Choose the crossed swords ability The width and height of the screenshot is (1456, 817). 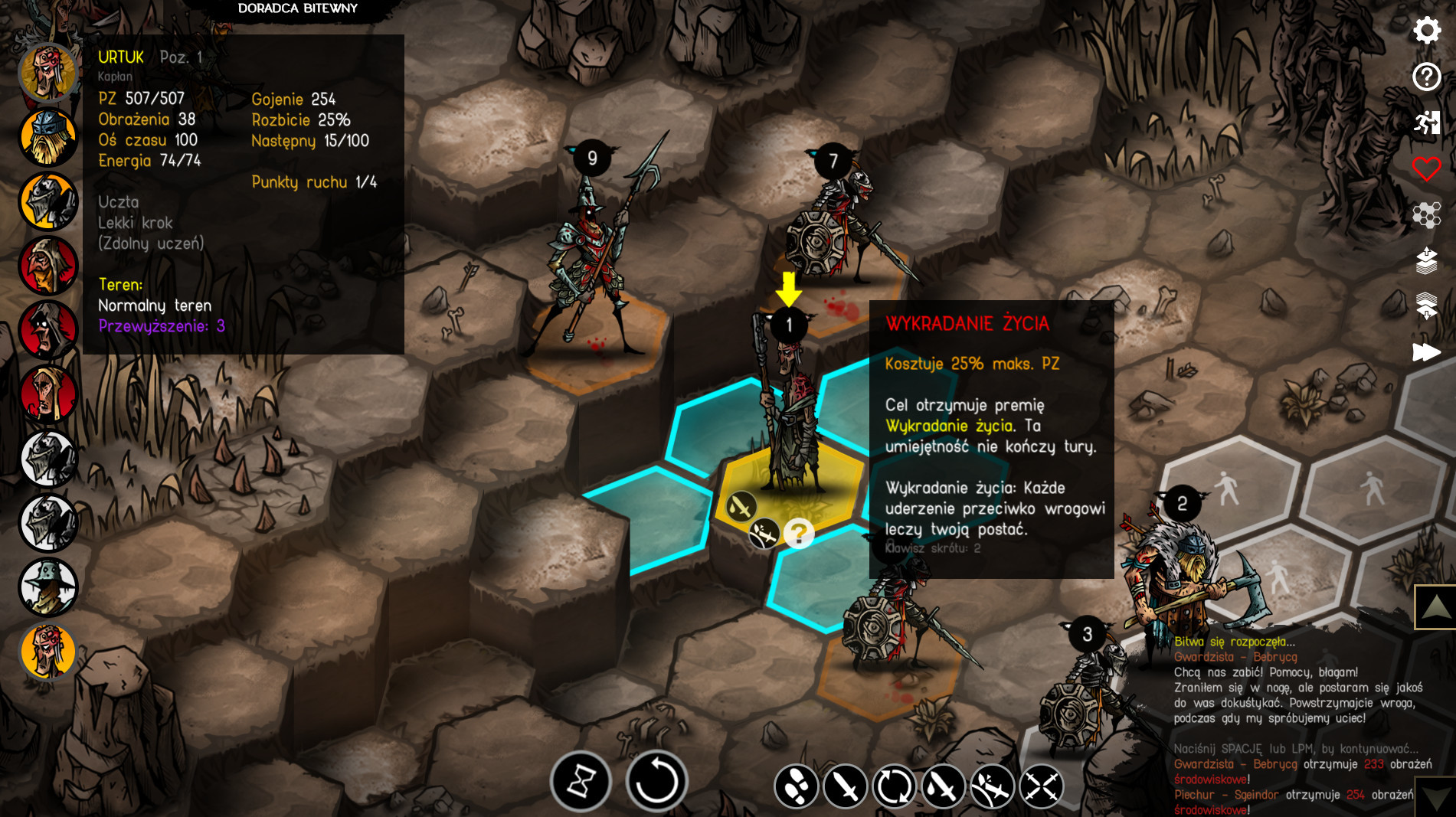[x=1041, y=786]
